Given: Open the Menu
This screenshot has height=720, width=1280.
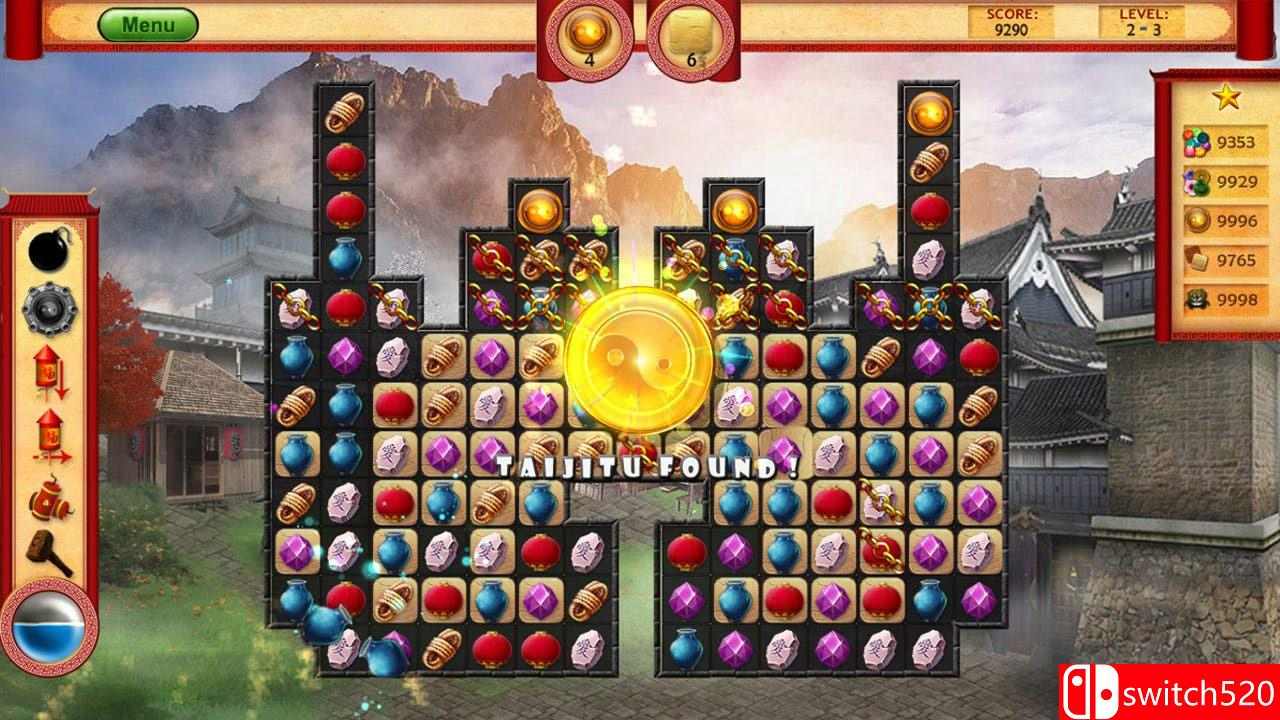Looking at the screenshot, I should 148,22.
